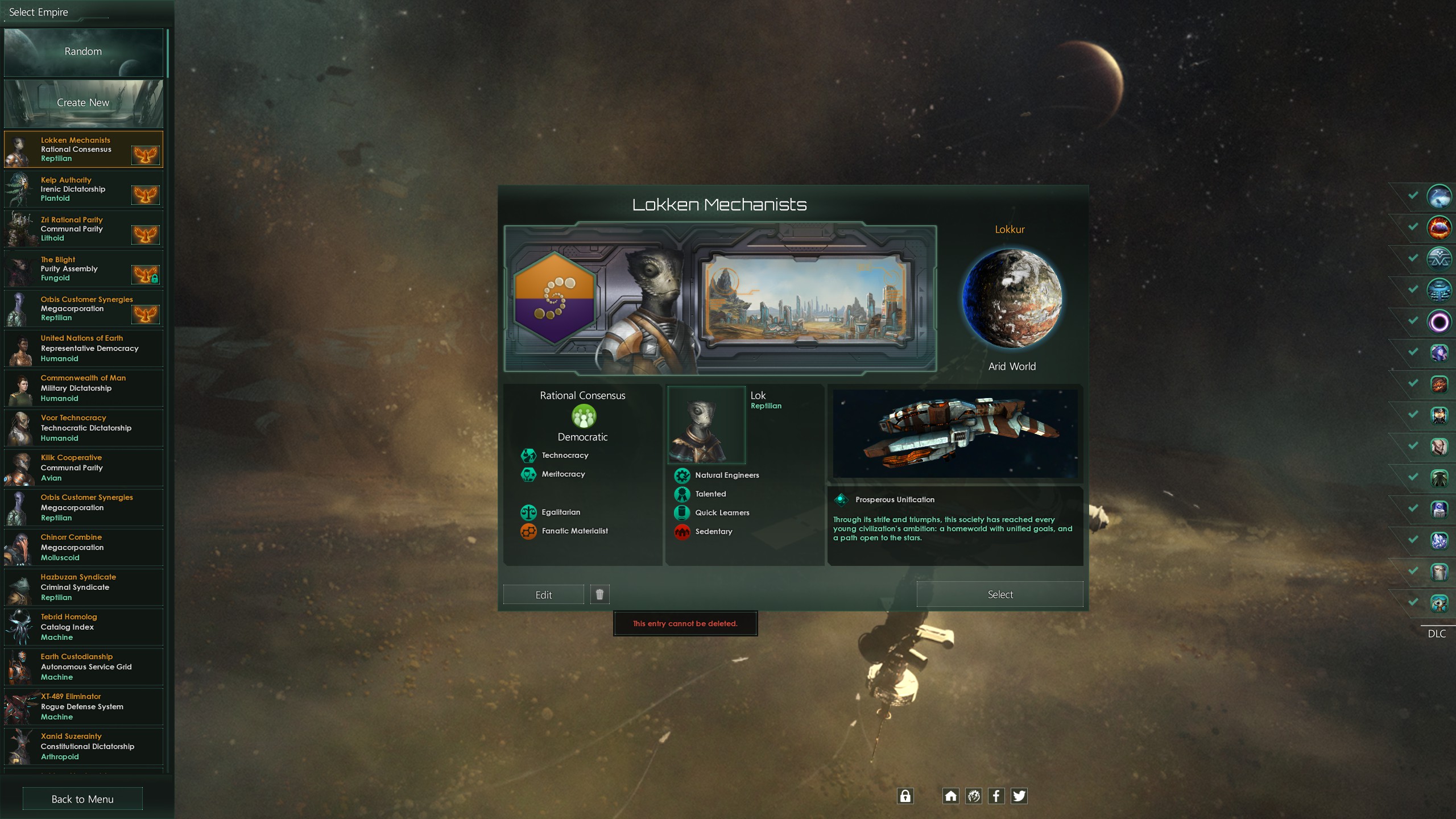Create New empire
Viewport: 1456px width, 819px height.
[83, 103]
